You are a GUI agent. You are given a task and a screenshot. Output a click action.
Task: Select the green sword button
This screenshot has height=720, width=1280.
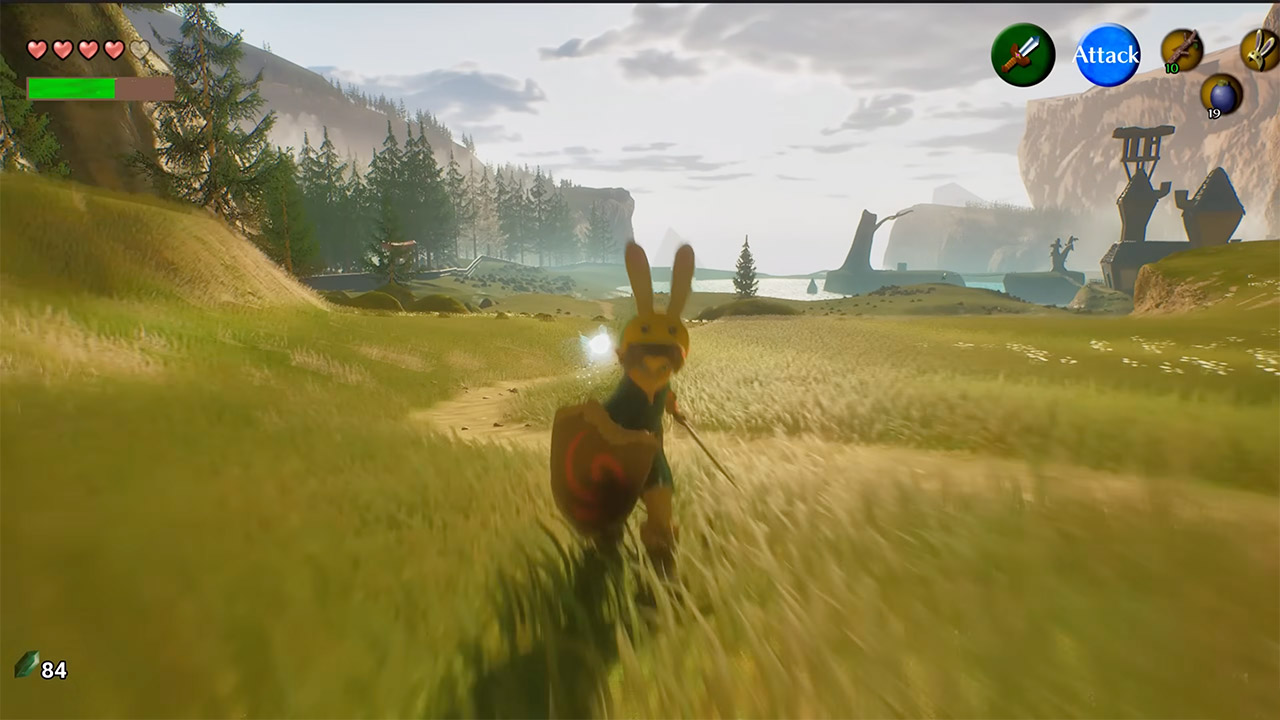click(x=1022, y=55)
